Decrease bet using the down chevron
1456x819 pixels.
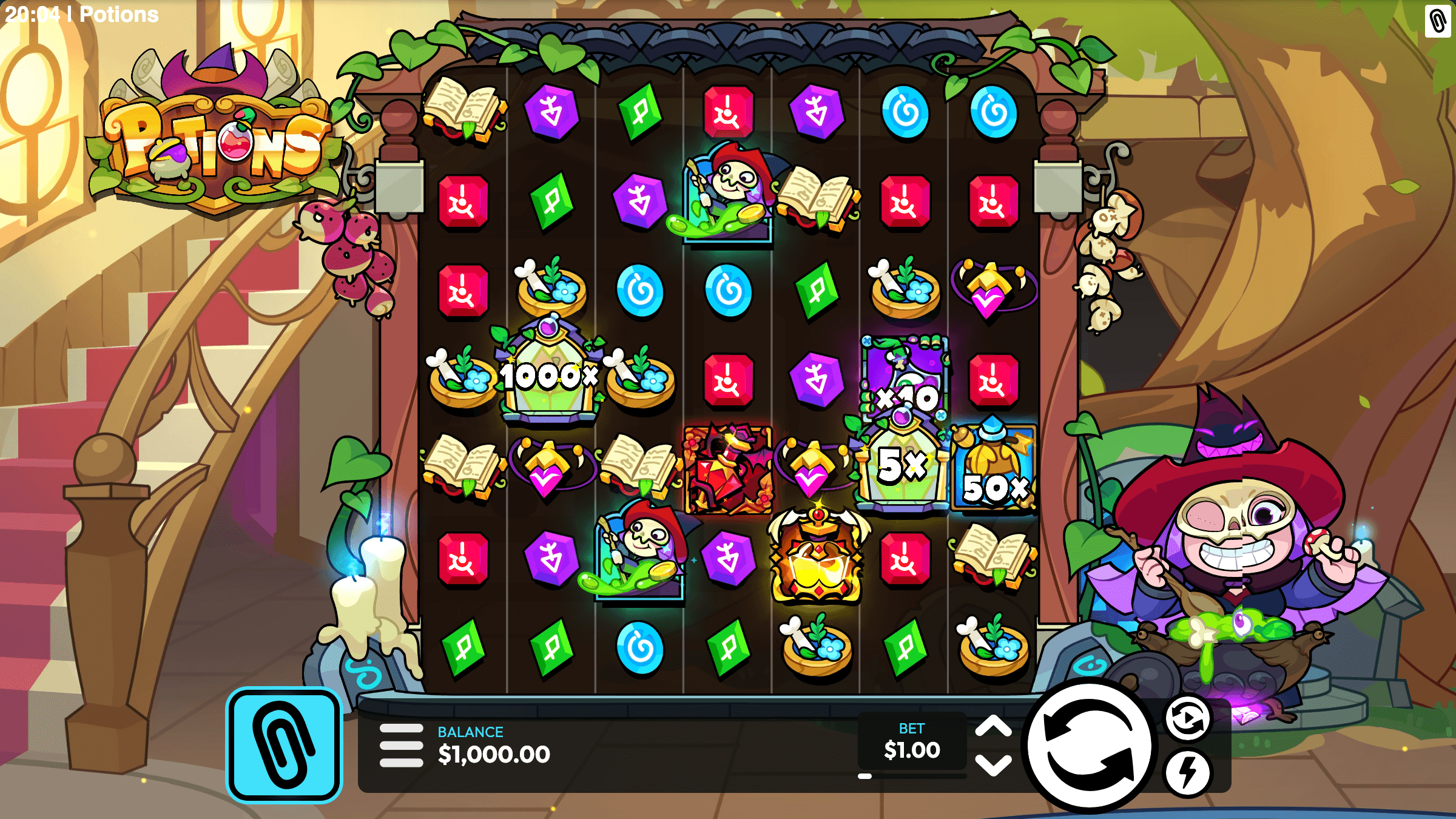tap(993, 767)
